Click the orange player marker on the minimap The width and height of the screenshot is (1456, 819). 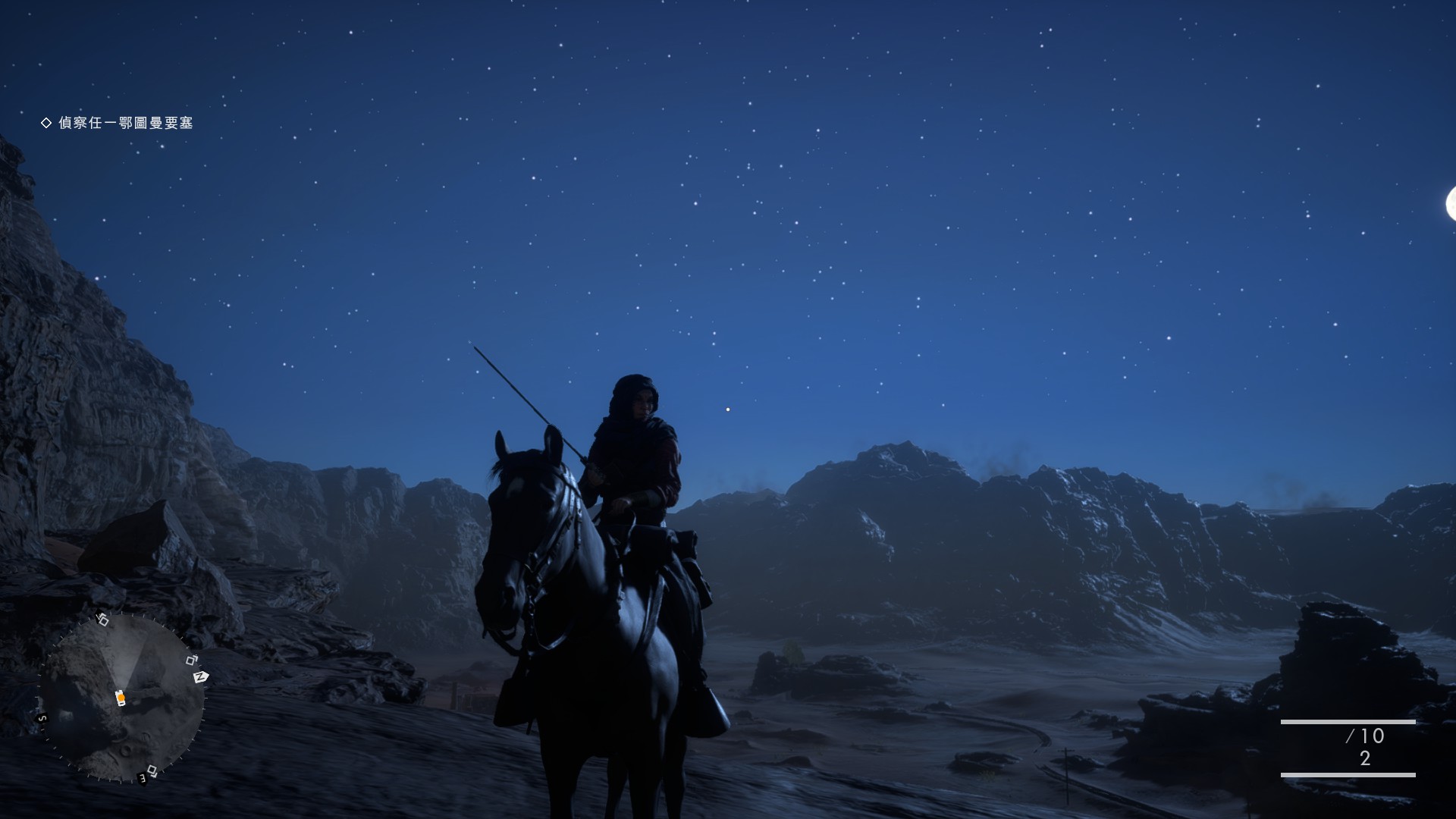(120, 698)
